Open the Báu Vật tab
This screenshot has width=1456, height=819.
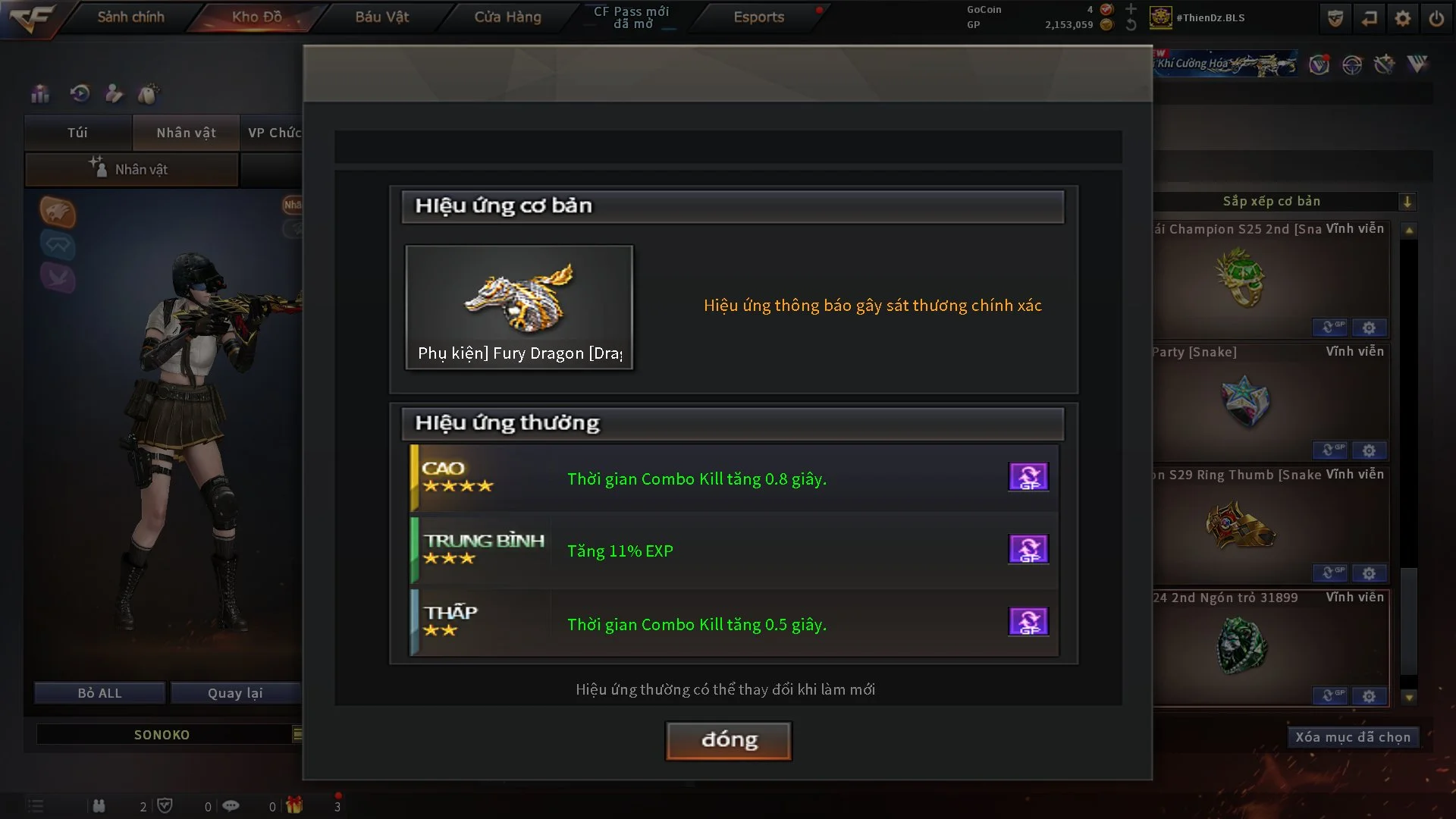click(x=381, y=17)
